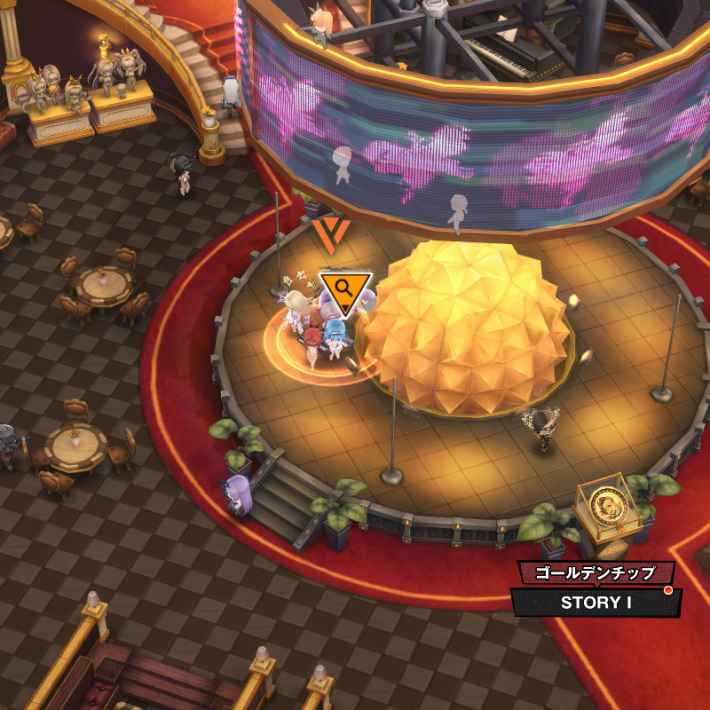The width and height of the screenshot is (710, 710).
Task: Open the ゴールデンチップ STORY I entry
Action: click(x=596, y=602)
